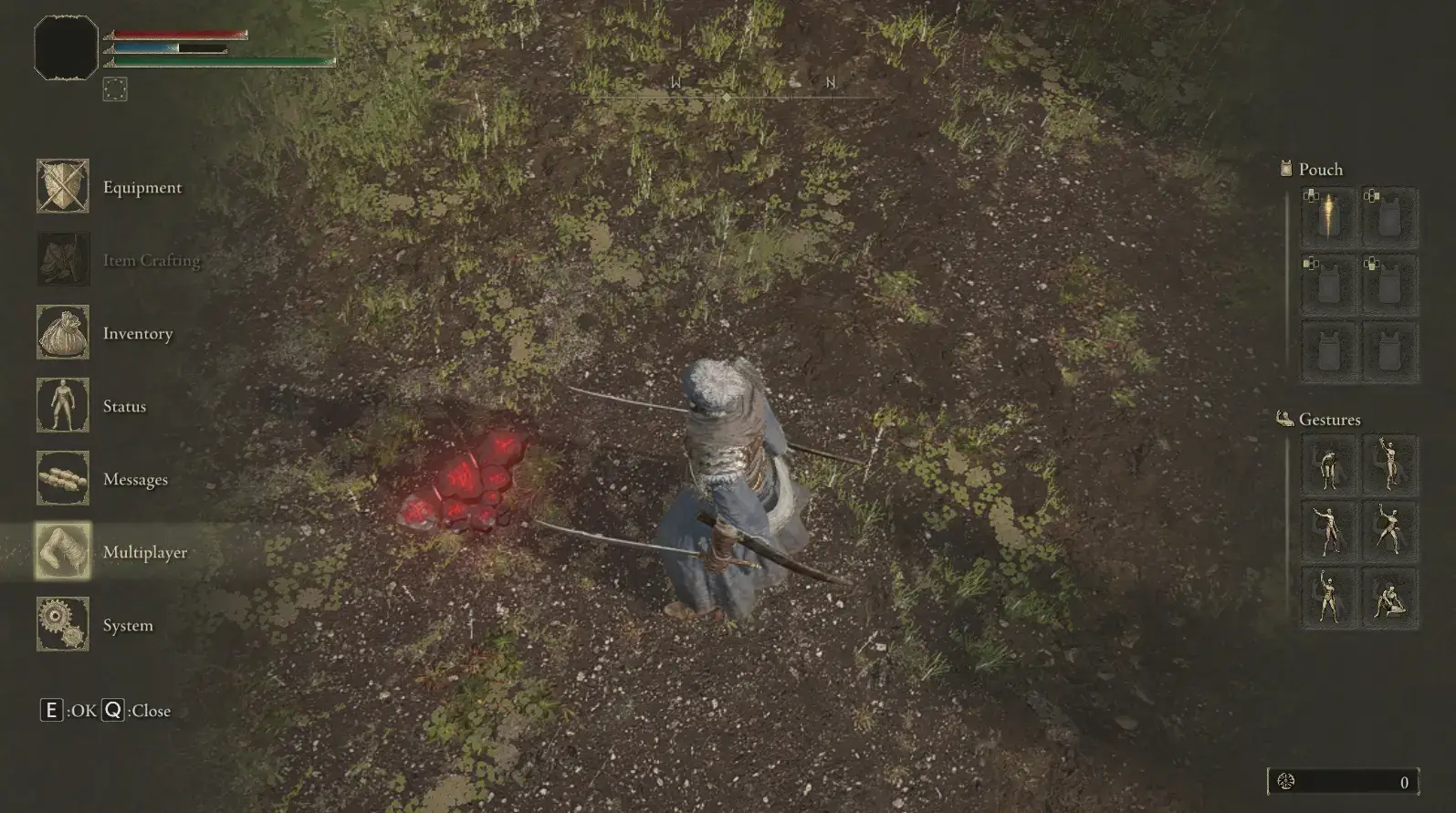Choose the sitting-down gesture

tap(1389, 598)
